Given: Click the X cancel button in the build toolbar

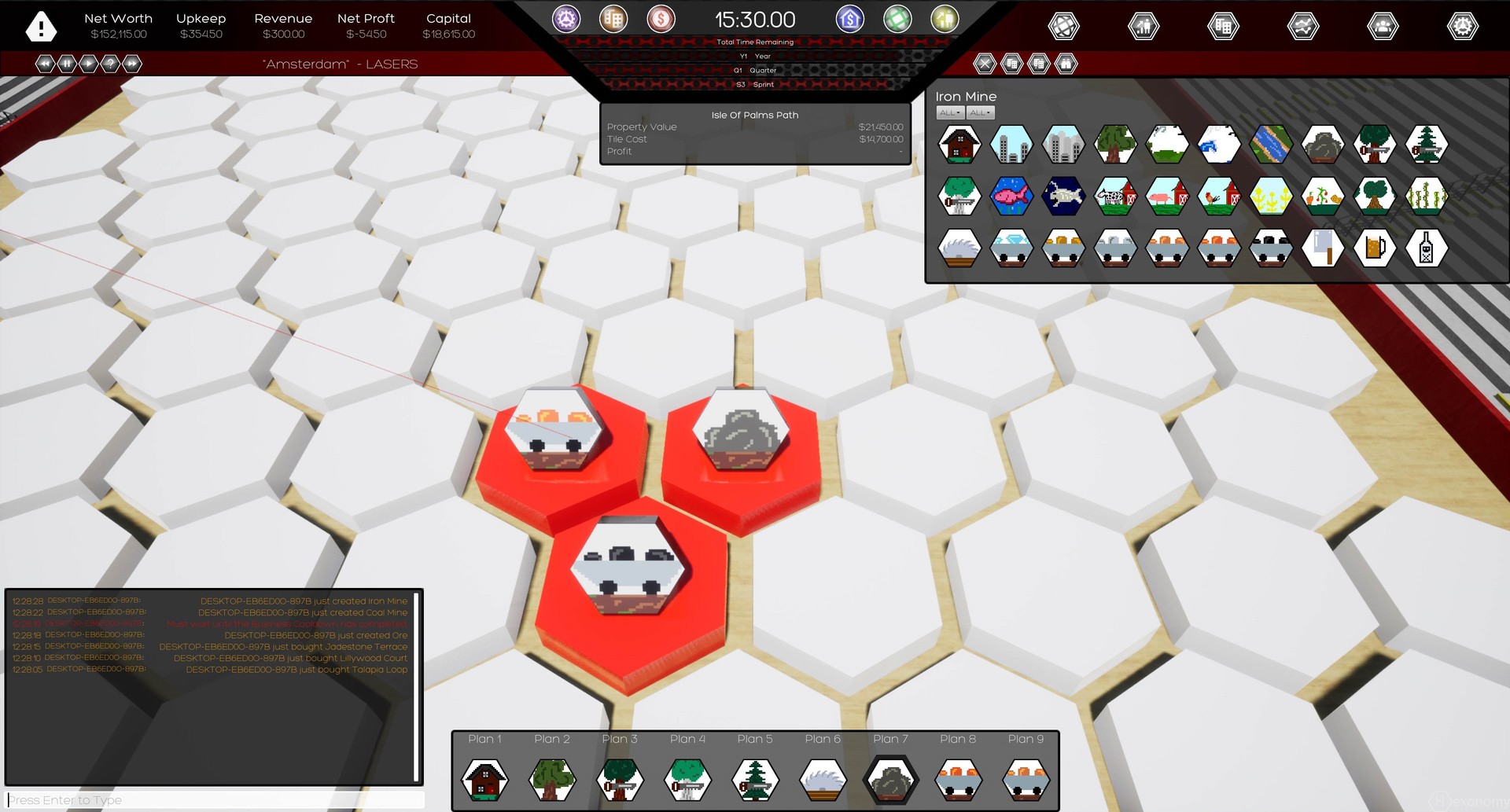Looking at the screenshot, I should (x=985, y=64).
